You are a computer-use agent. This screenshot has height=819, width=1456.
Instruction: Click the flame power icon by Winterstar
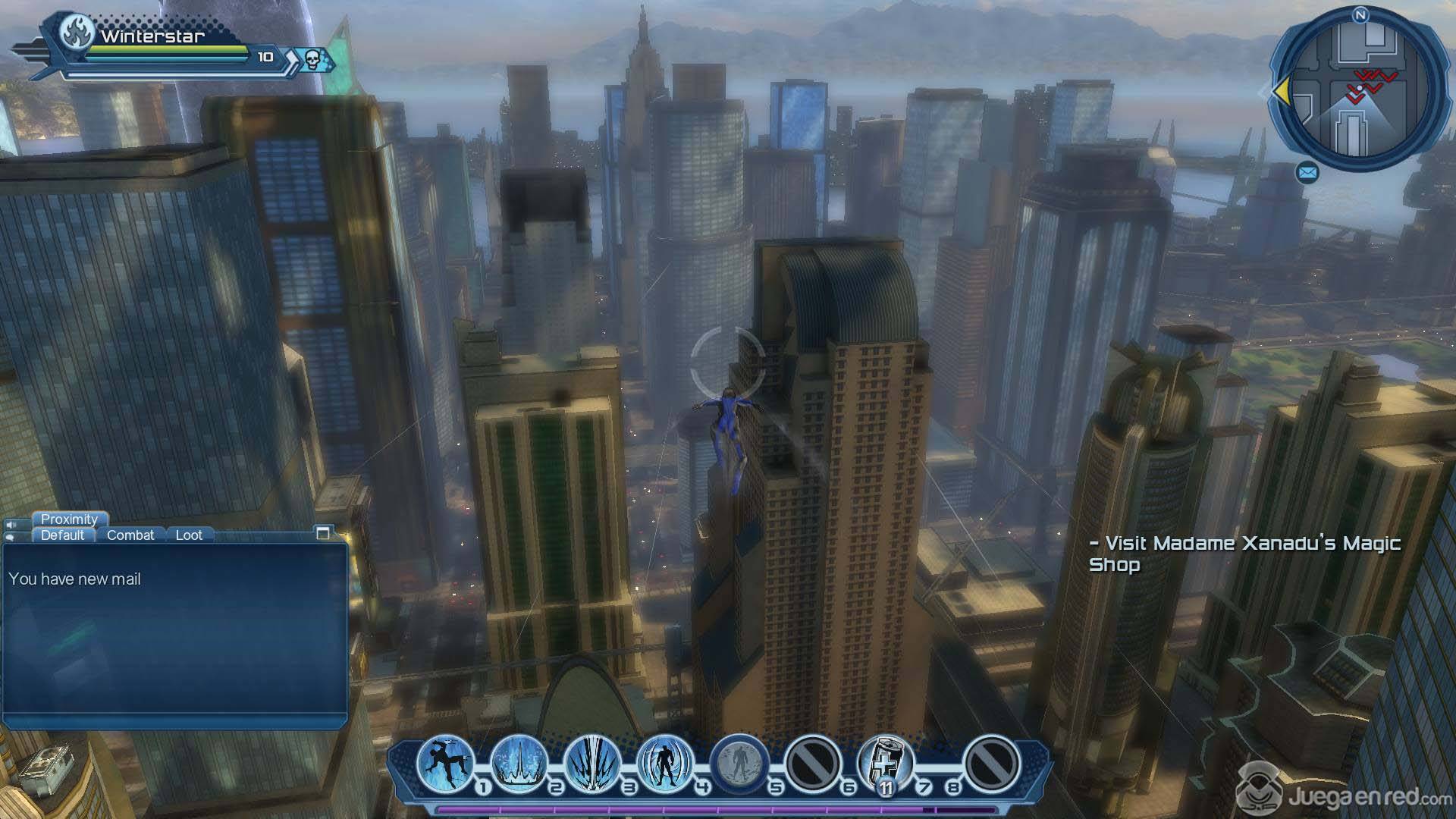[77, 33]
